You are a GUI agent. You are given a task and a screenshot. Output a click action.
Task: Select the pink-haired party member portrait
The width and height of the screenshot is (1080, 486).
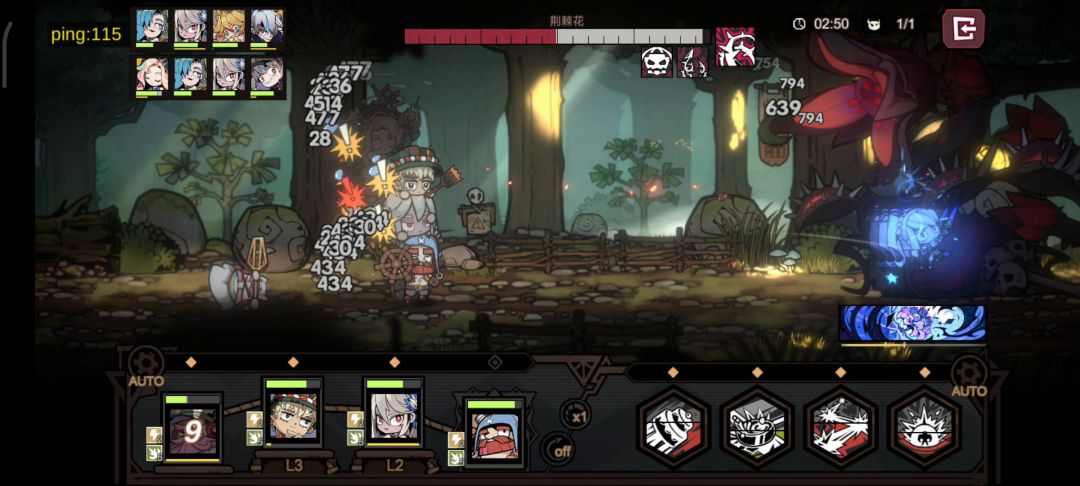tap(151, 76)
